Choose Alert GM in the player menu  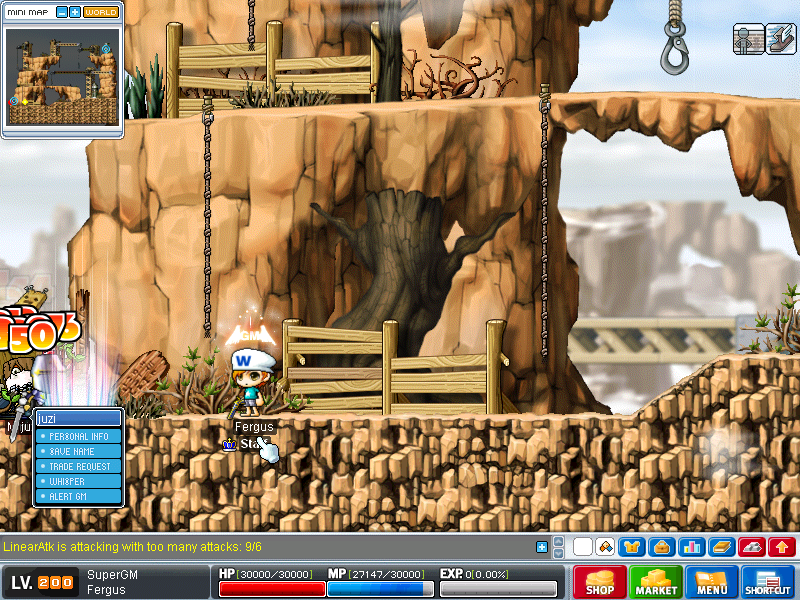click(79, 496)
